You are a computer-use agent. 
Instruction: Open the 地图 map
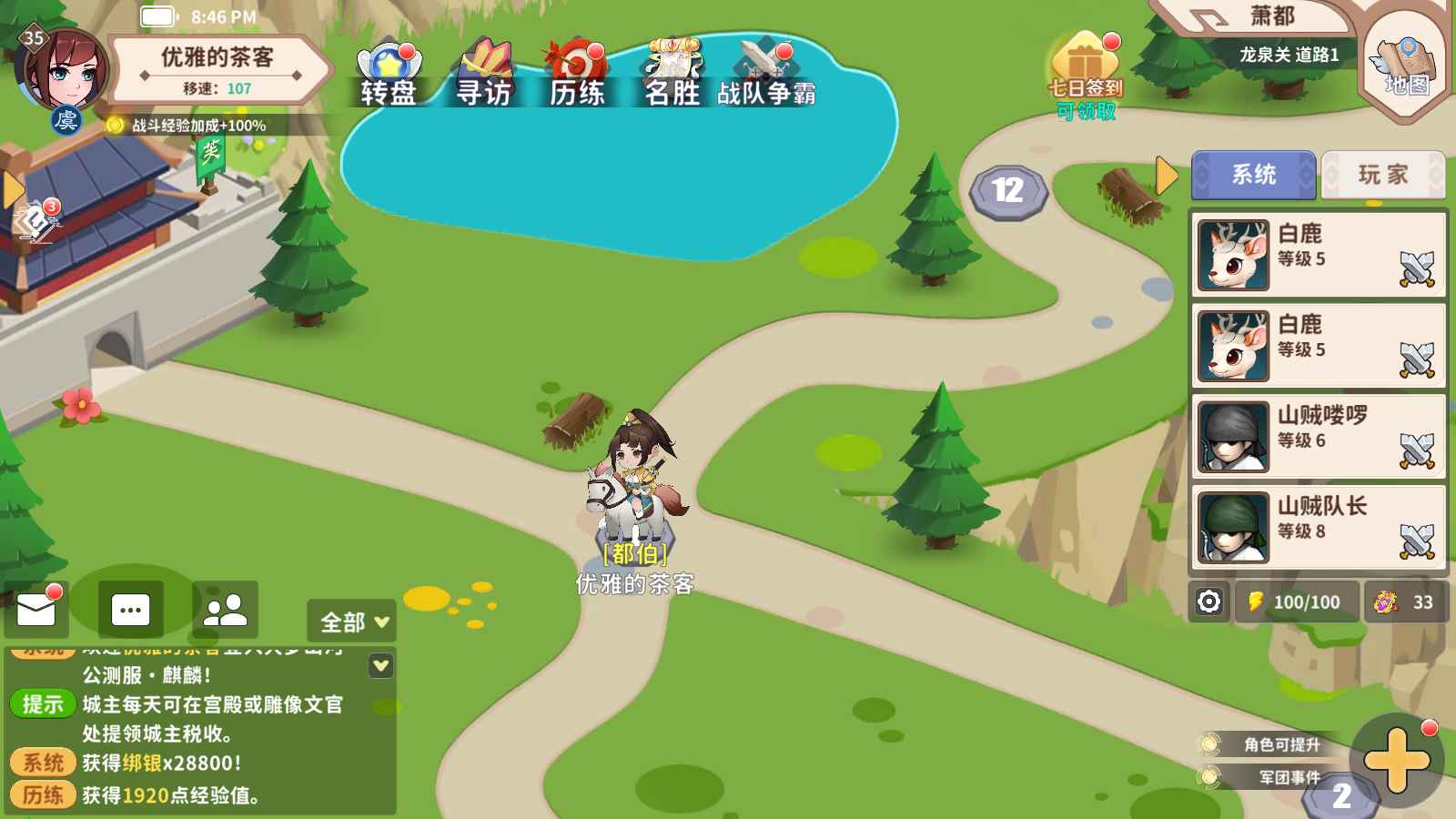(1406, 65)
